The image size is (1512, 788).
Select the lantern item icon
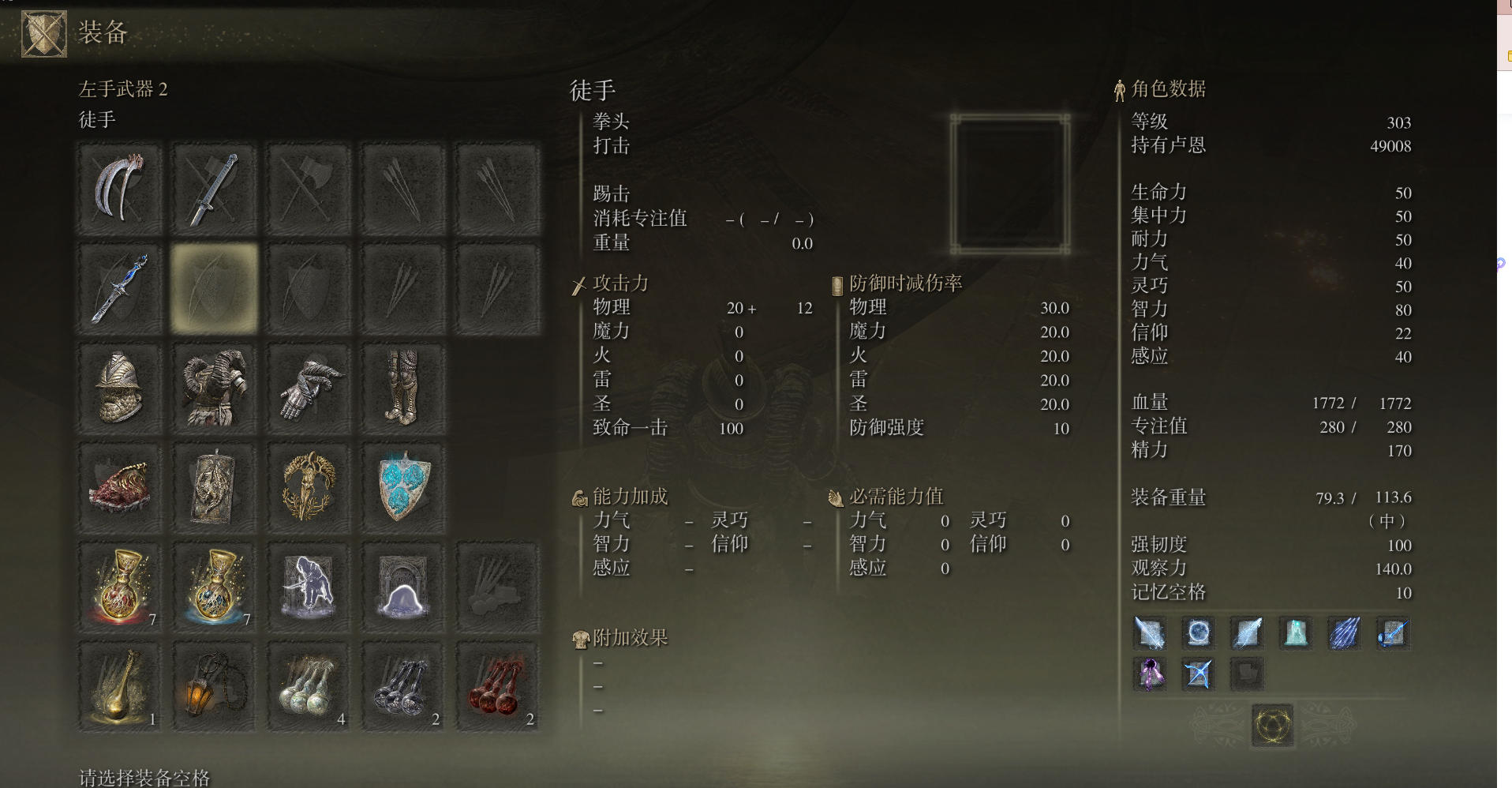(x=214, y=686)
